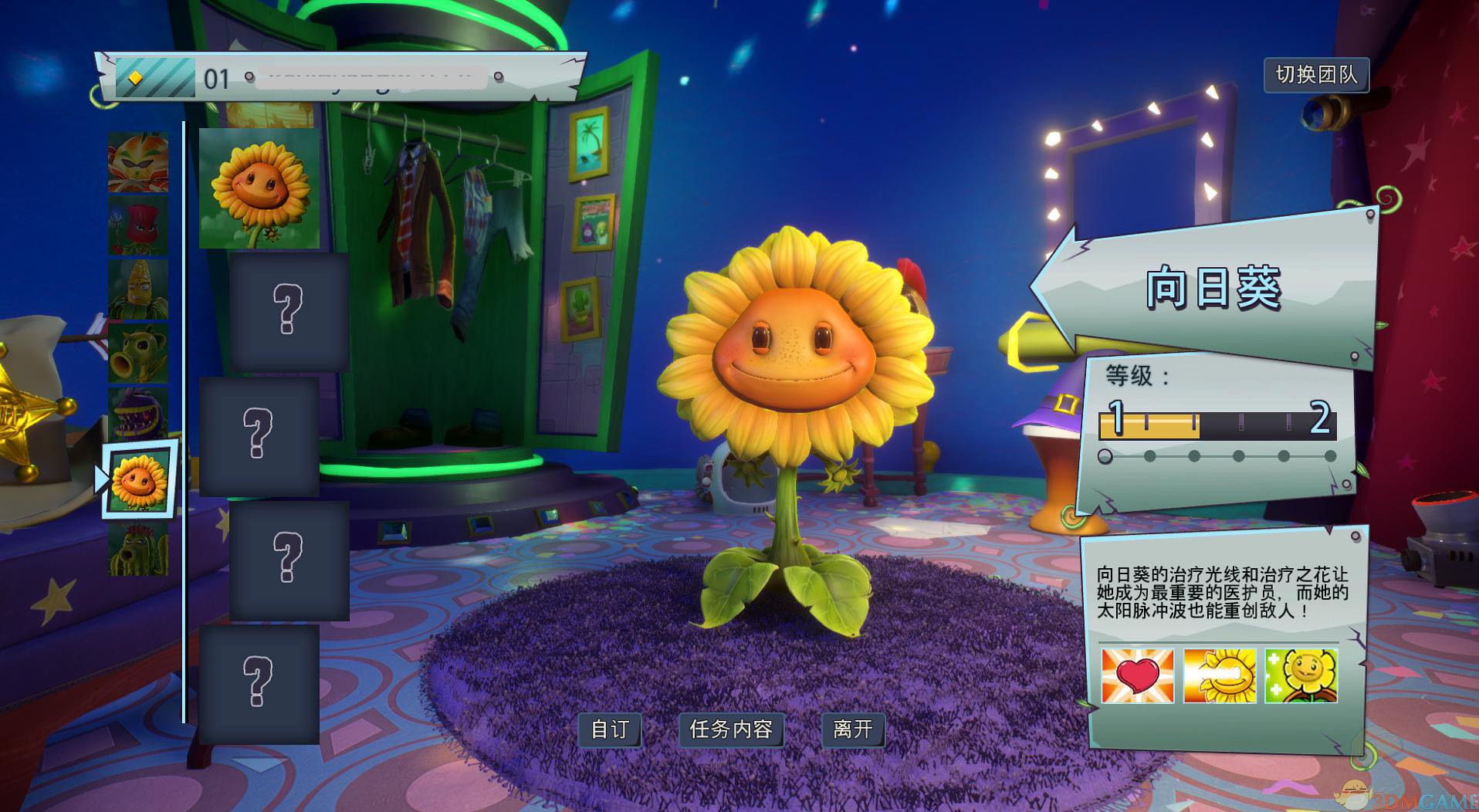Choose the Cactus character portrait
This screenshot has height=812, width=1479.
[138, 549]
